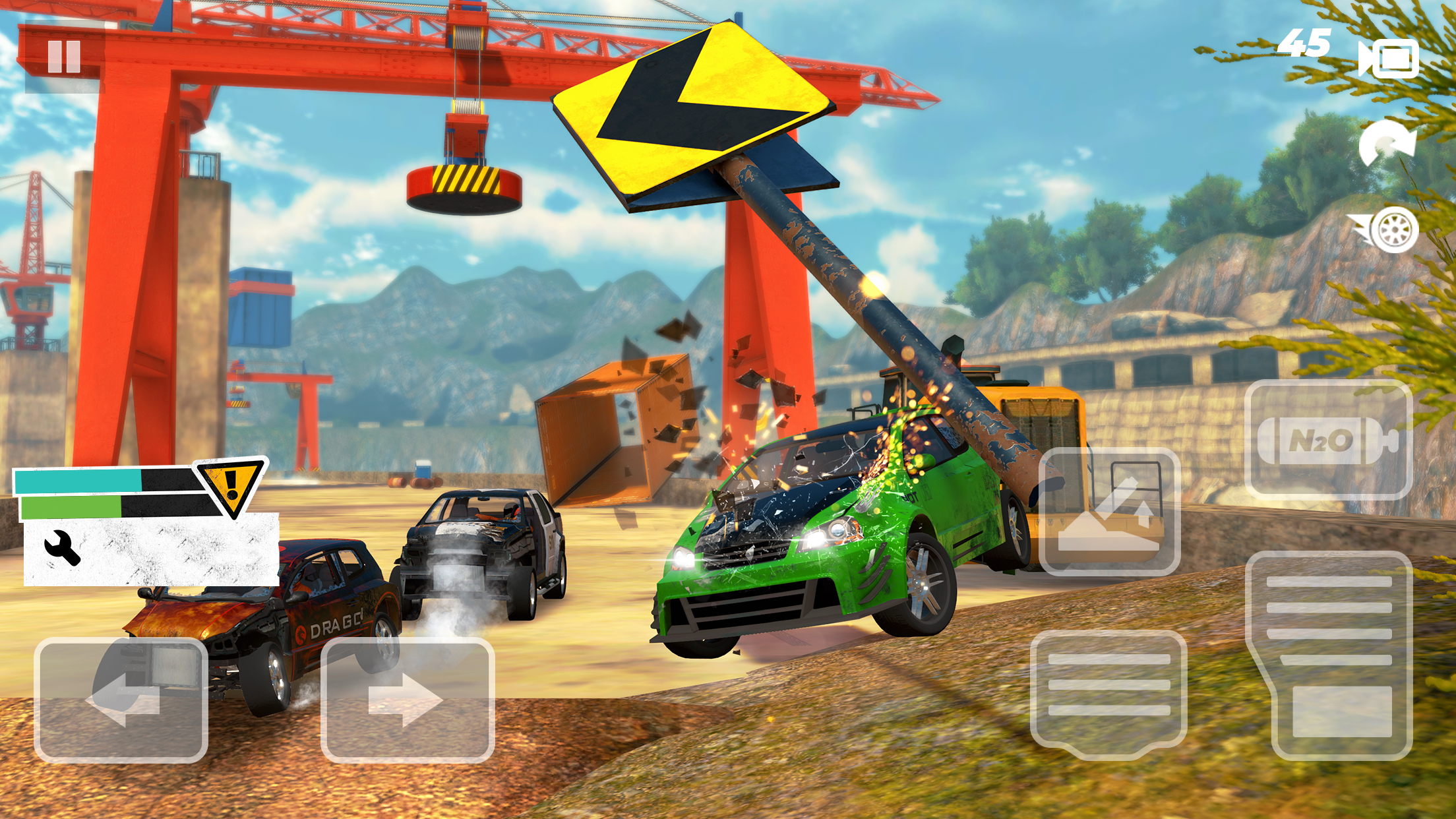This screenshot has height=819, width=1456.
Task: Pause the game
Action: point(63,56)
